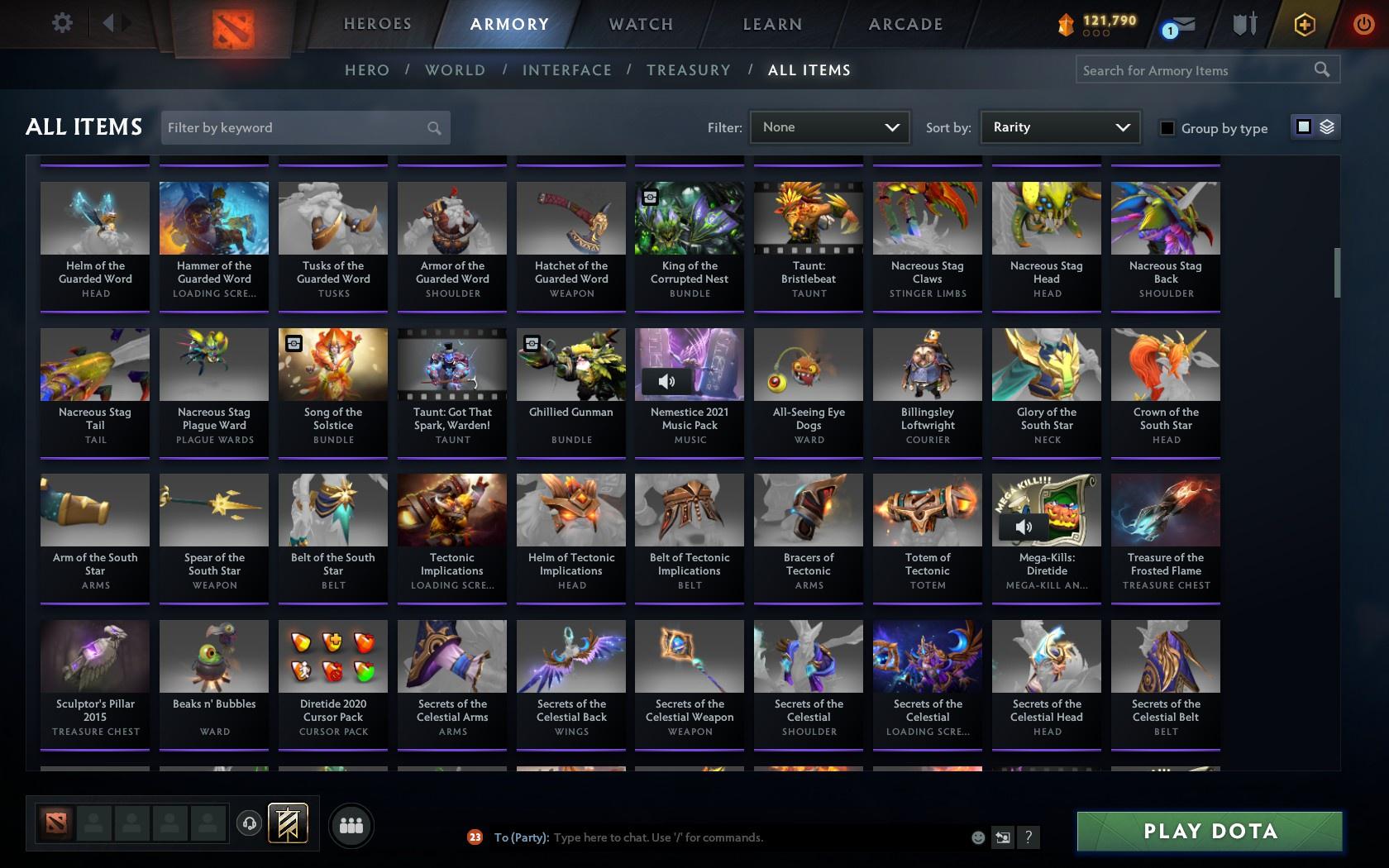This screenshot has height=868, width=1389.
Task: Click the magnifier in Search for Armory Items
Action: [x=1323, y=70]
